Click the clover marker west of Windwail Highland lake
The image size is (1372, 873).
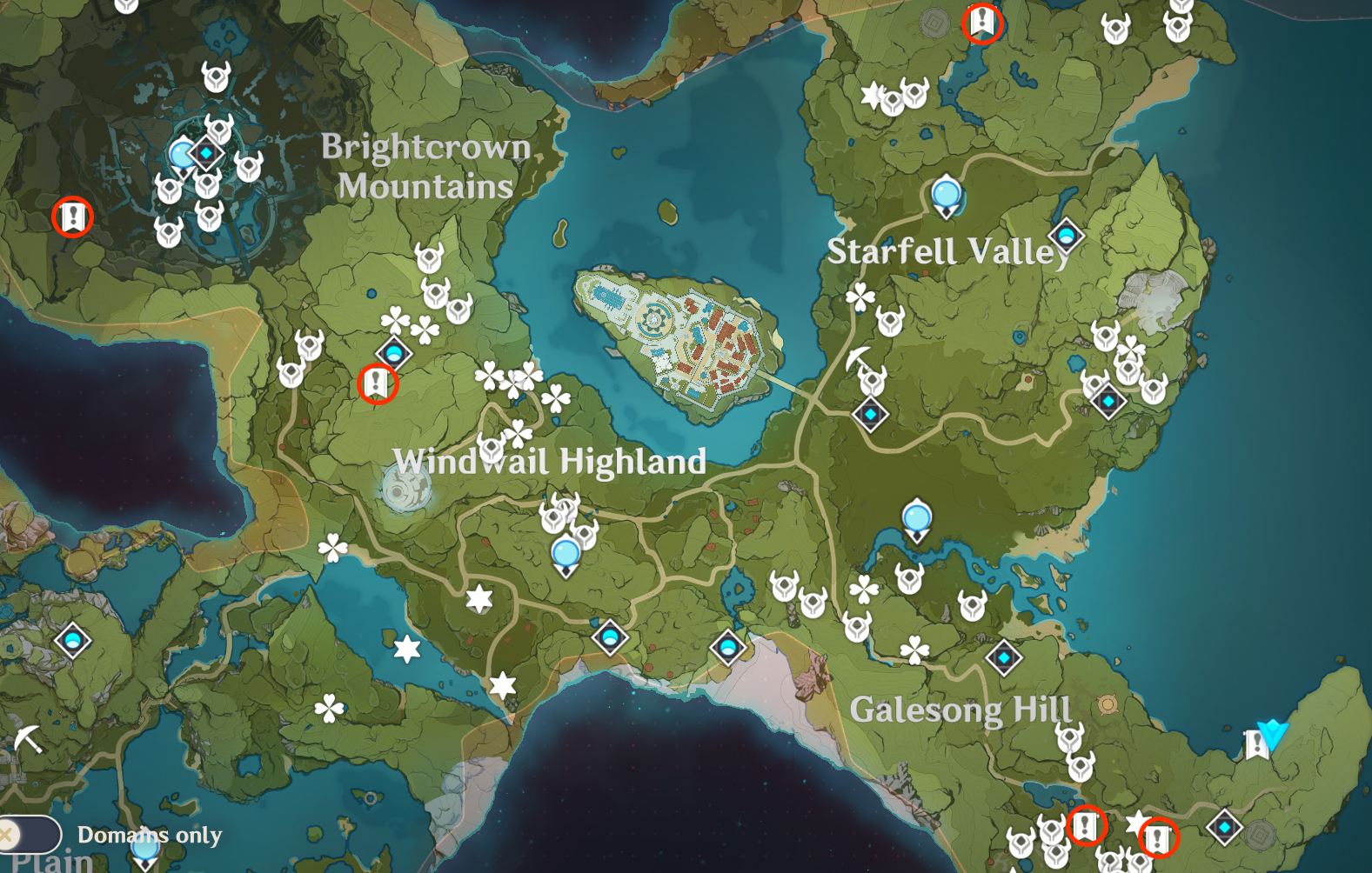(332, 548)
